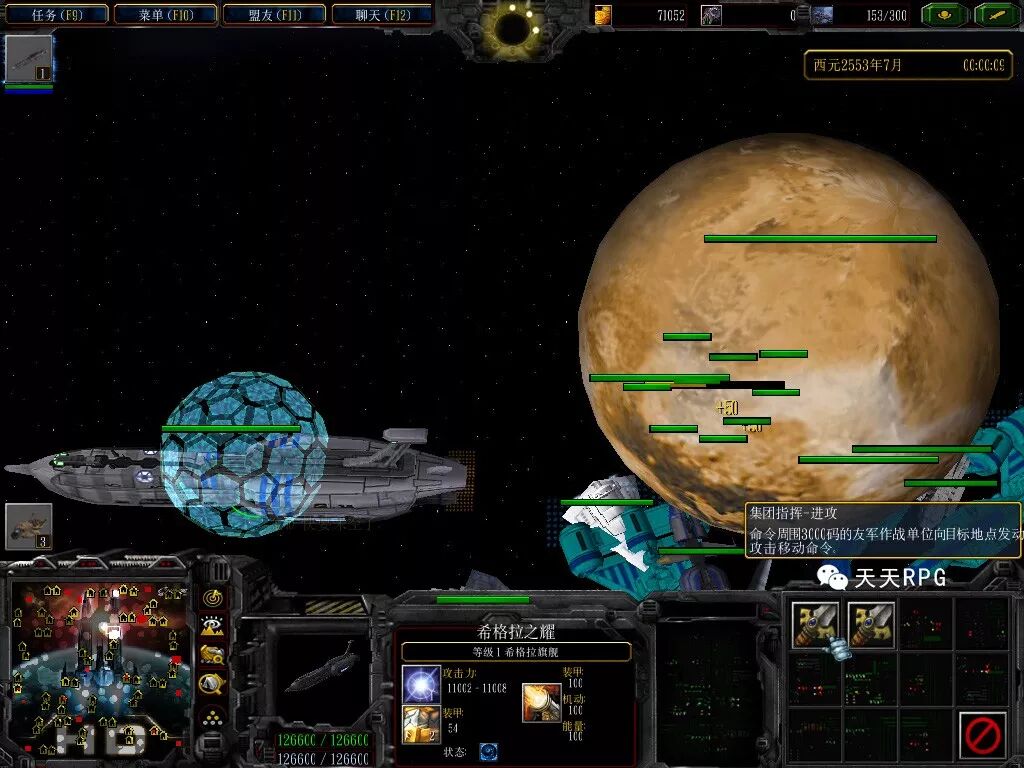
Task: Open the 菜单 (F10) game menu
Action: coord(165,15)
